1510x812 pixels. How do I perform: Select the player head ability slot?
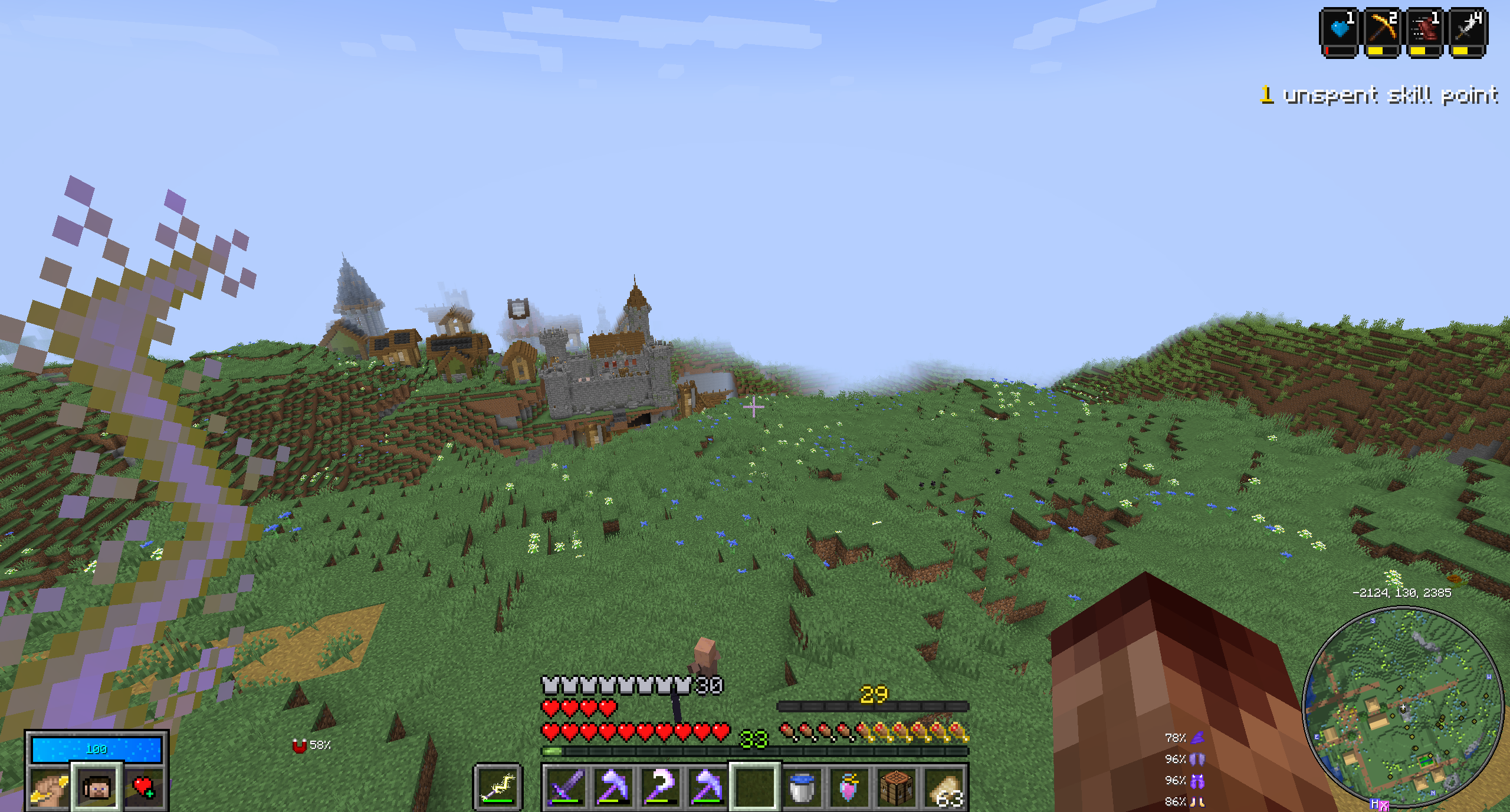tap(97, 788)
